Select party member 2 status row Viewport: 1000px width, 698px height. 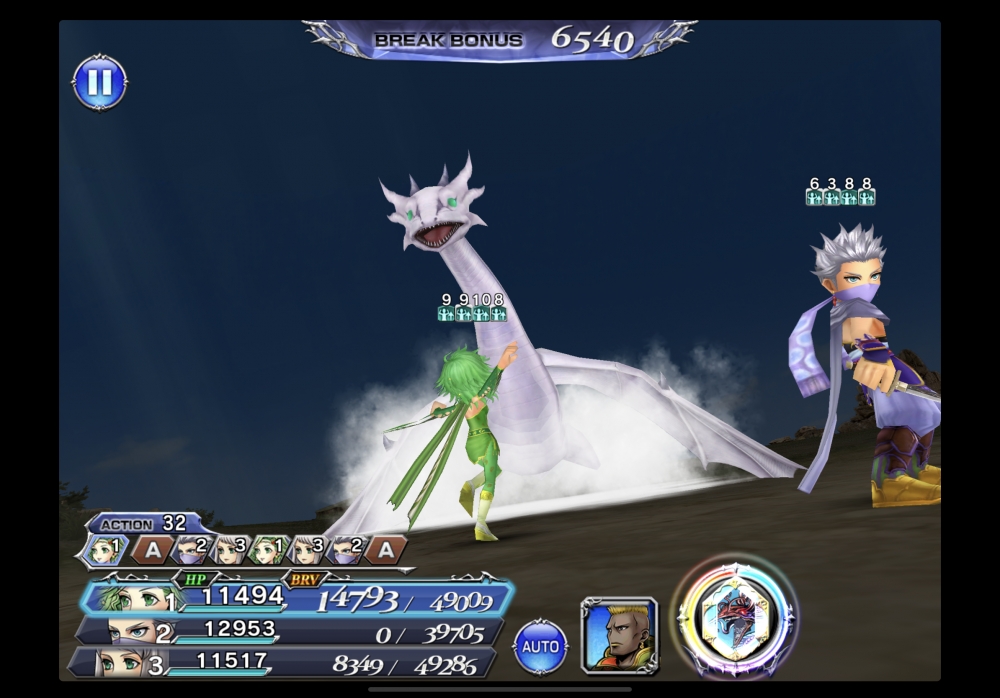coord(290,631)
